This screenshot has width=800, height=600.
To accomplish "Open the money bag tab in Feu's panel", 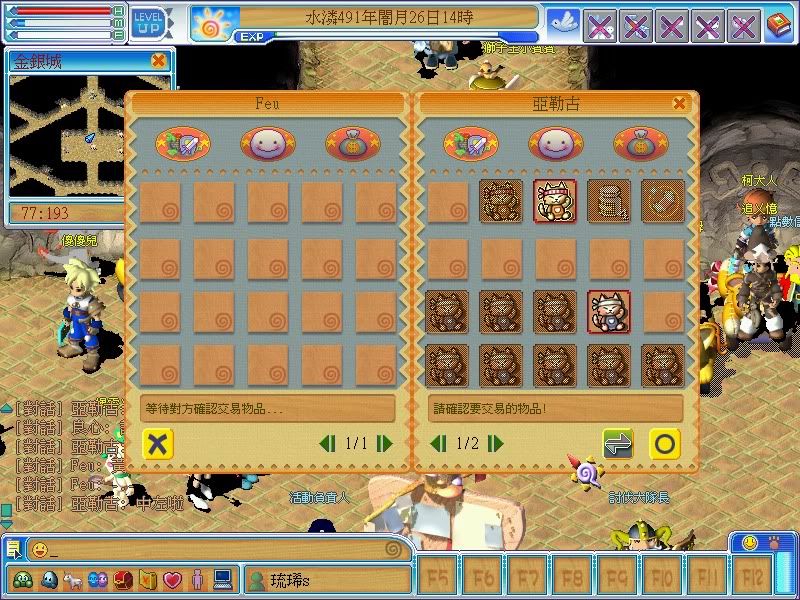I will (352, 144).
